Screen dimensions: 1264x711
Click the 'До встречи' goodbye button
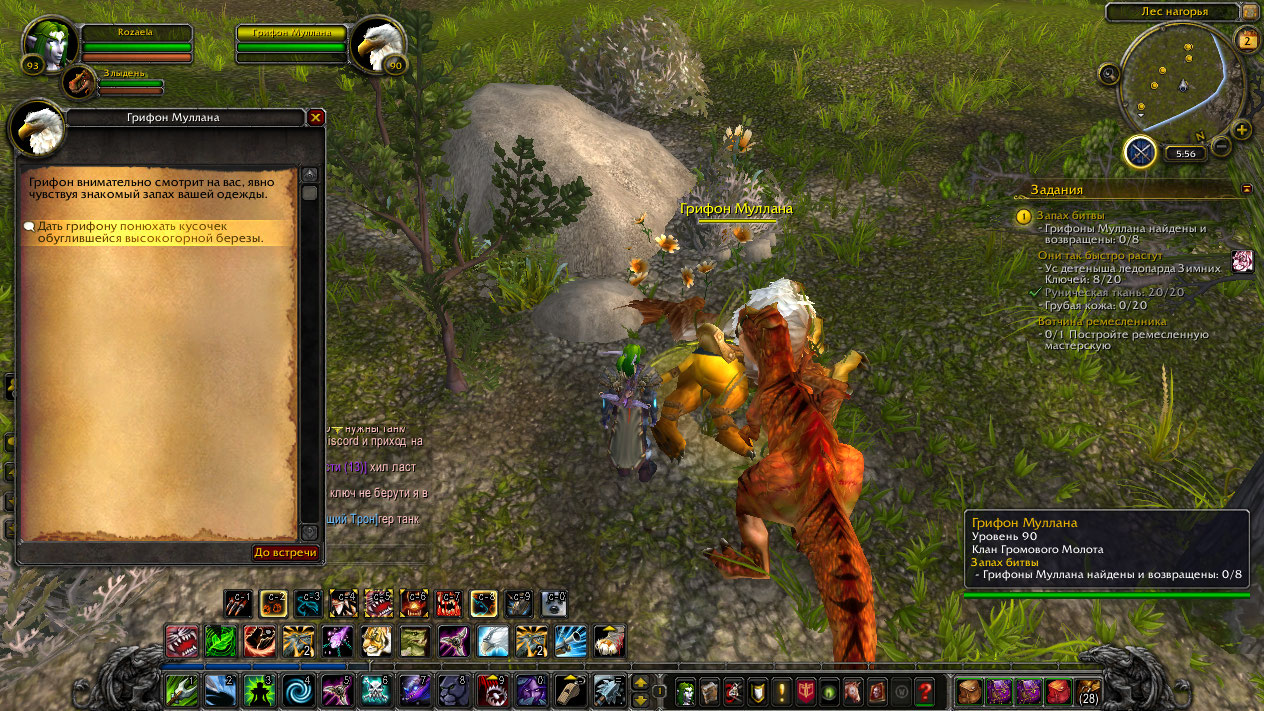coord(285,552)
